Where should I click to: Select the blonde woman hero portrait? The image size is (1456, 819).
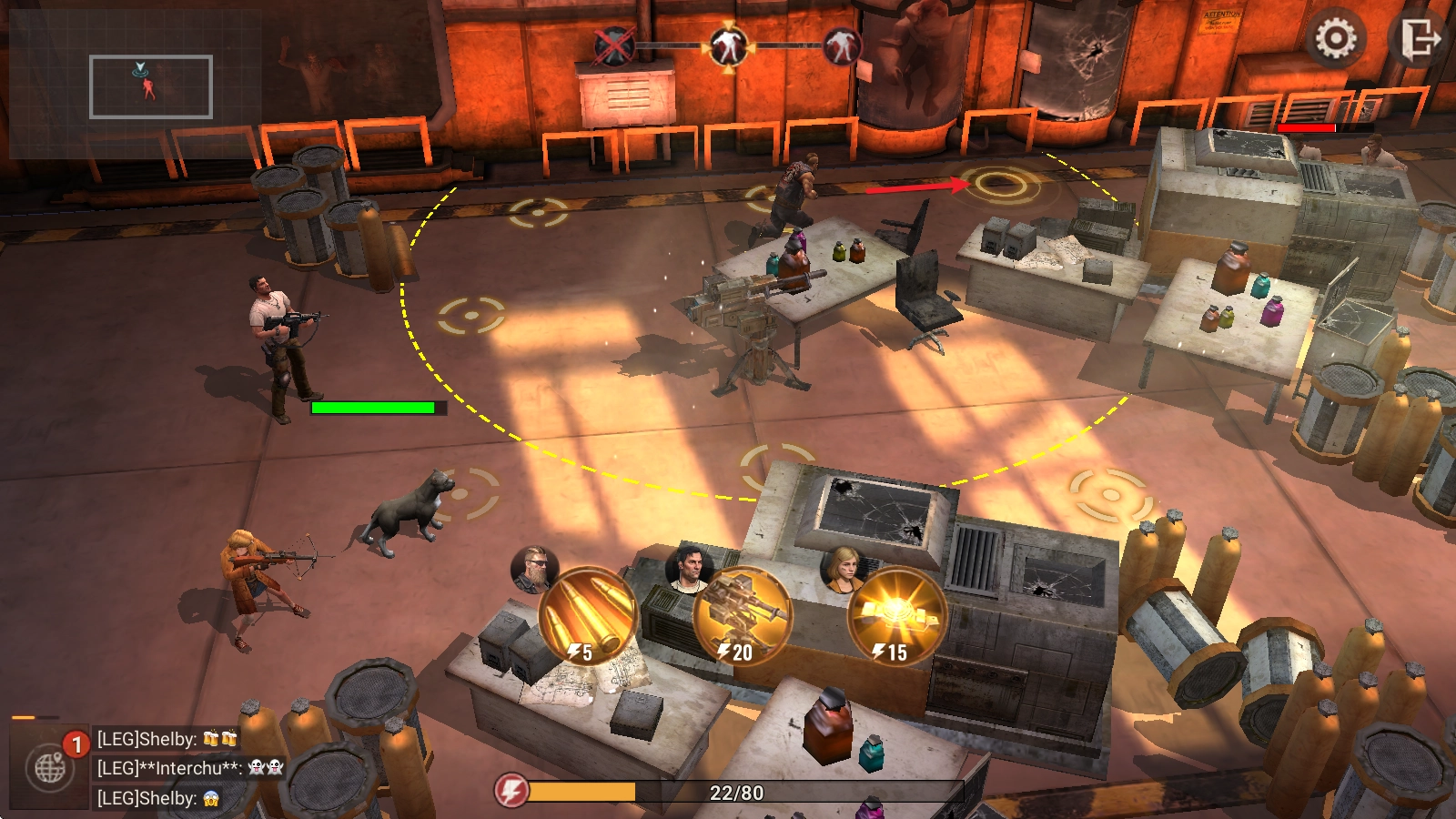point(844,569)
